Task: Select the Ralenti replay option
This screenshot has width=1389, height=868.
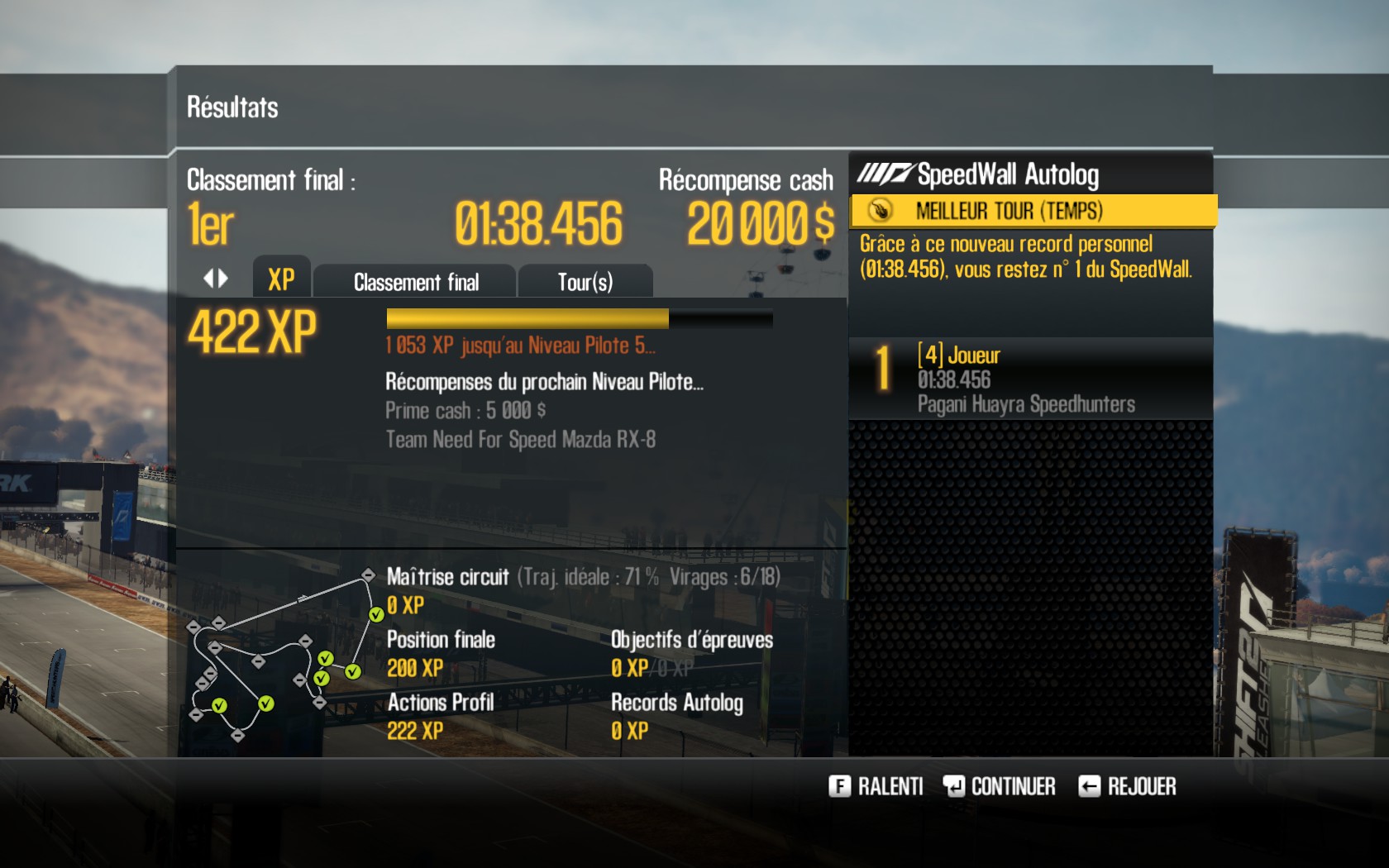Action: click(x=876, y=786)
